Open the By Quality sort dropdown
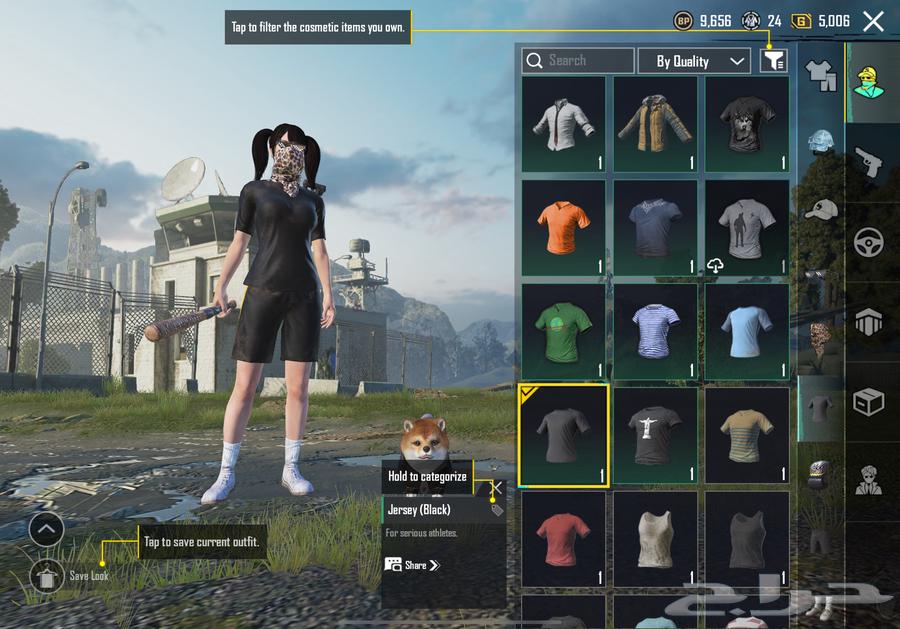The image size is (900, 629). click(x=694, y=61)
